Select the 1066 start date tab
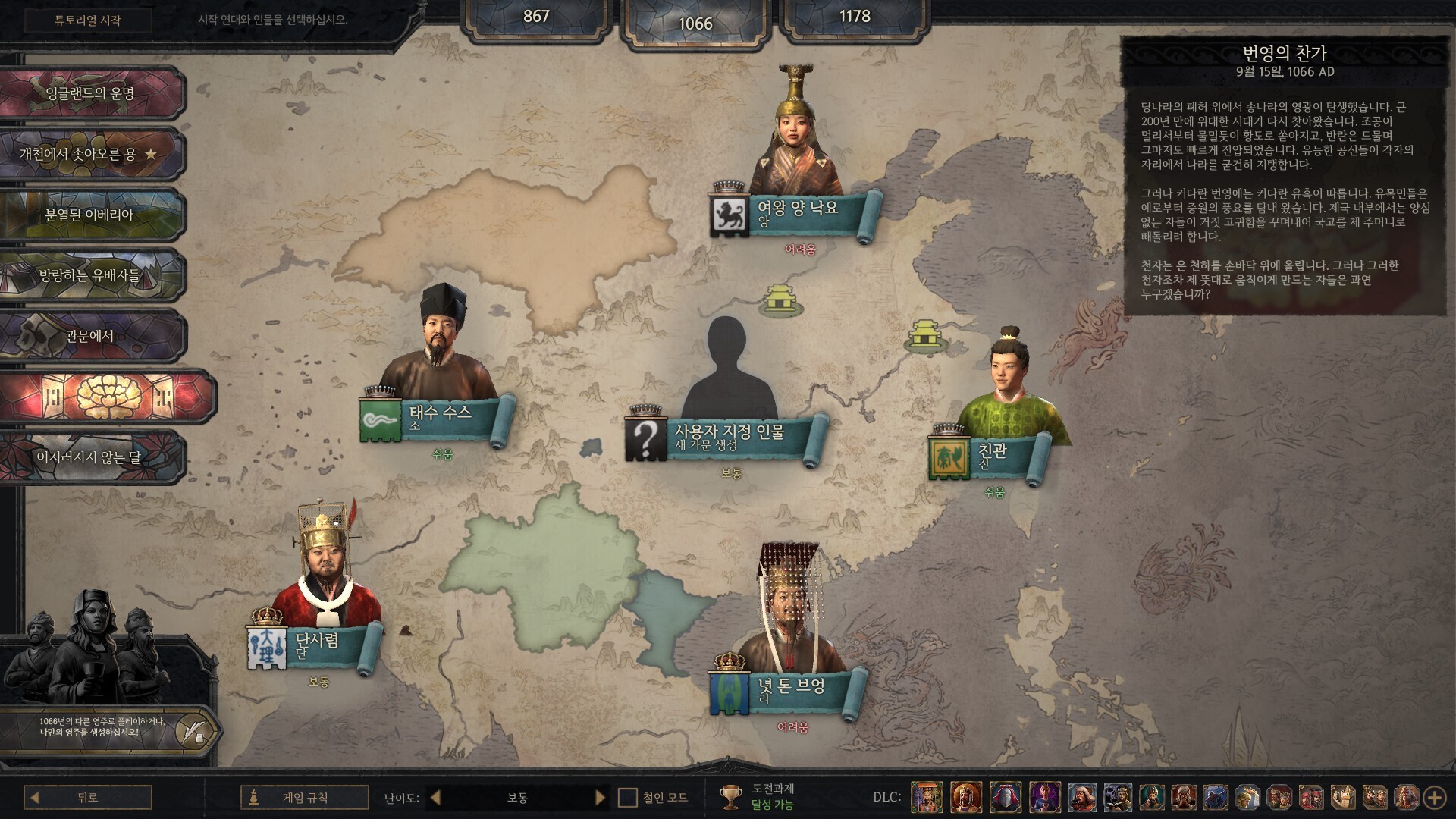 coord(695,23)
